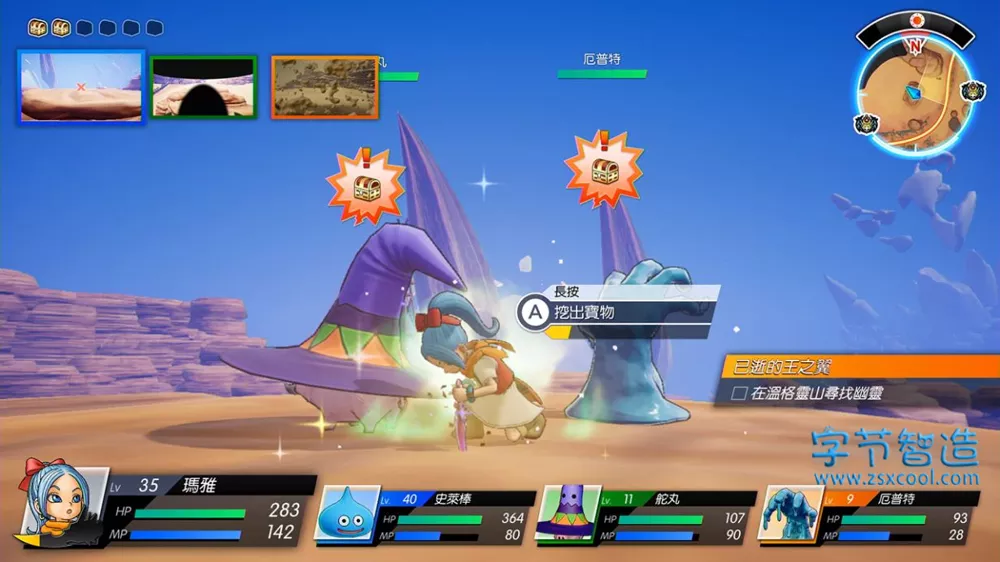Select the green-framed treasure vision thumbnail
Viewport: 1000px width, 562px height.
coord(204,87)
